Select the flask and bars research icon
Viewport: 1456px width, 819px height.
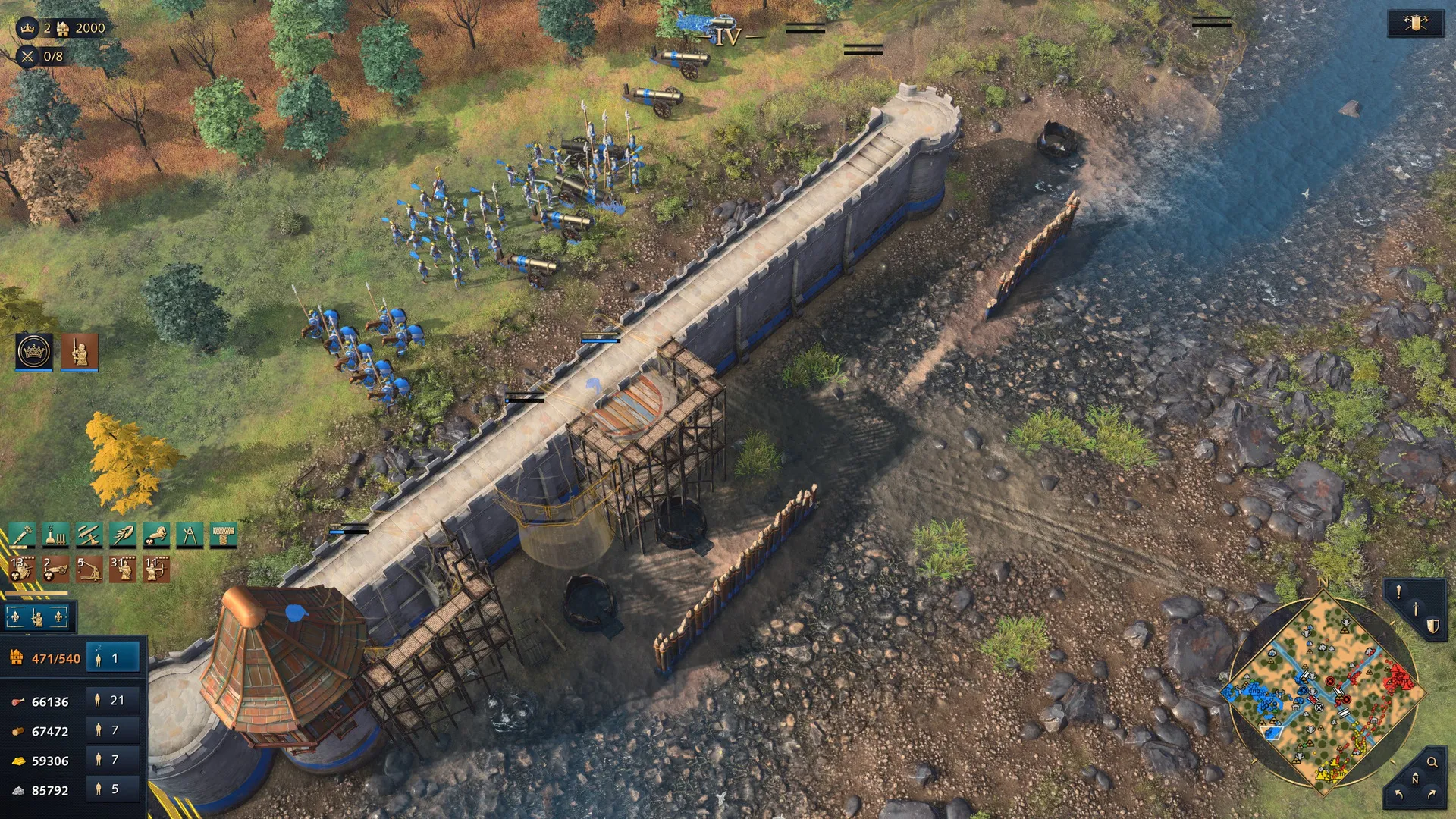coord(55,535)
